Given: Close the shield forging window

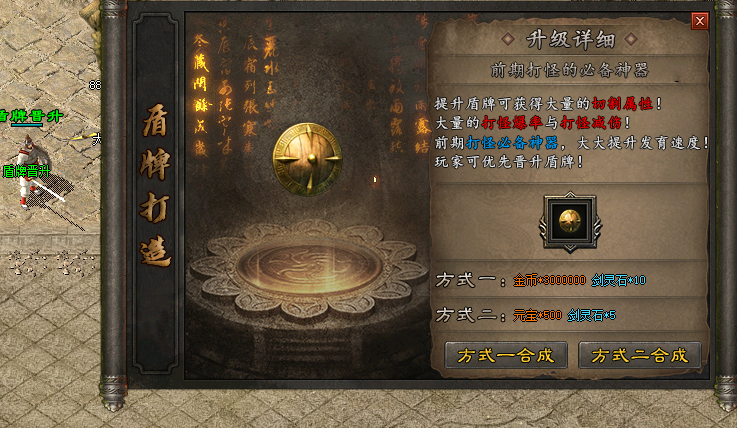Looking at the screenshot, I should pos(700,20).
